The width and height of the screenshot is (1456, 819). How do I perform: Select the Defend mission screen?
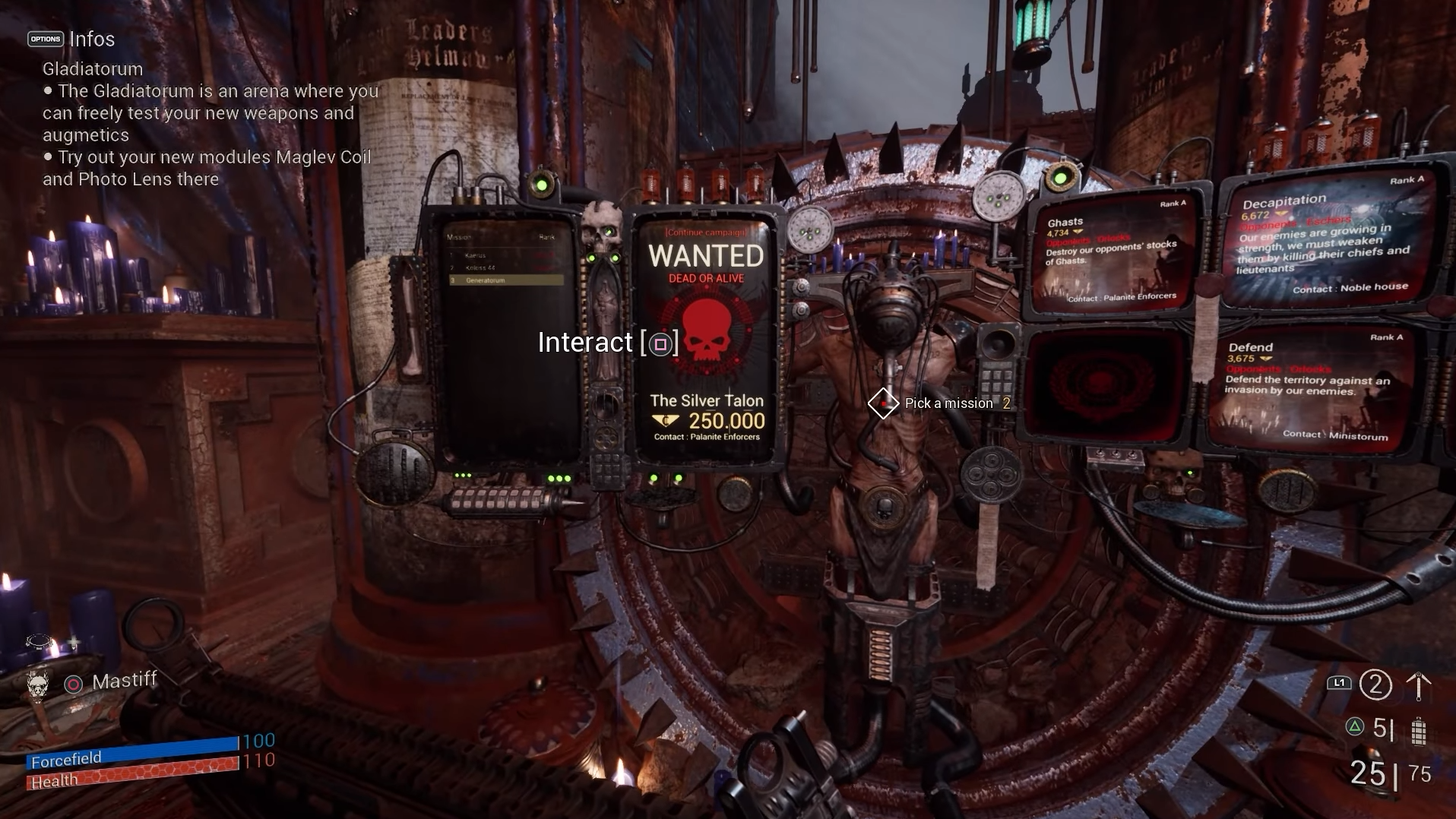1309,389
